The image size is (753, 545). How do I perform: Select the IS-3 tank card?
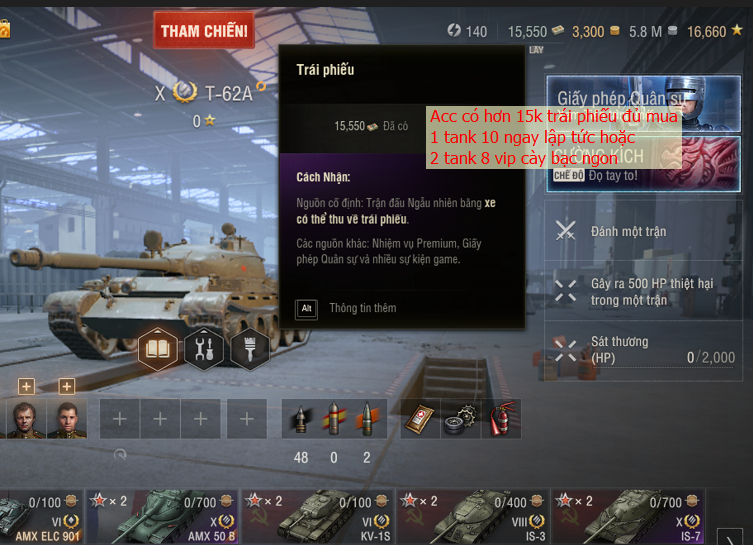[x=473, y=517]
